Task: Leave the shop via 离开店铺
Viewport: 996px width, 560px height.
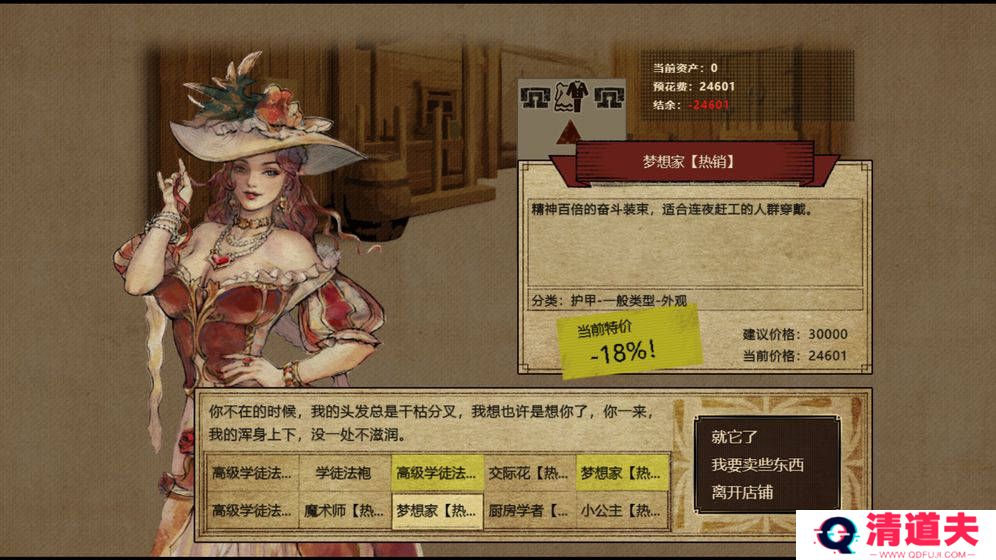Action: click(x=742, y=492)
